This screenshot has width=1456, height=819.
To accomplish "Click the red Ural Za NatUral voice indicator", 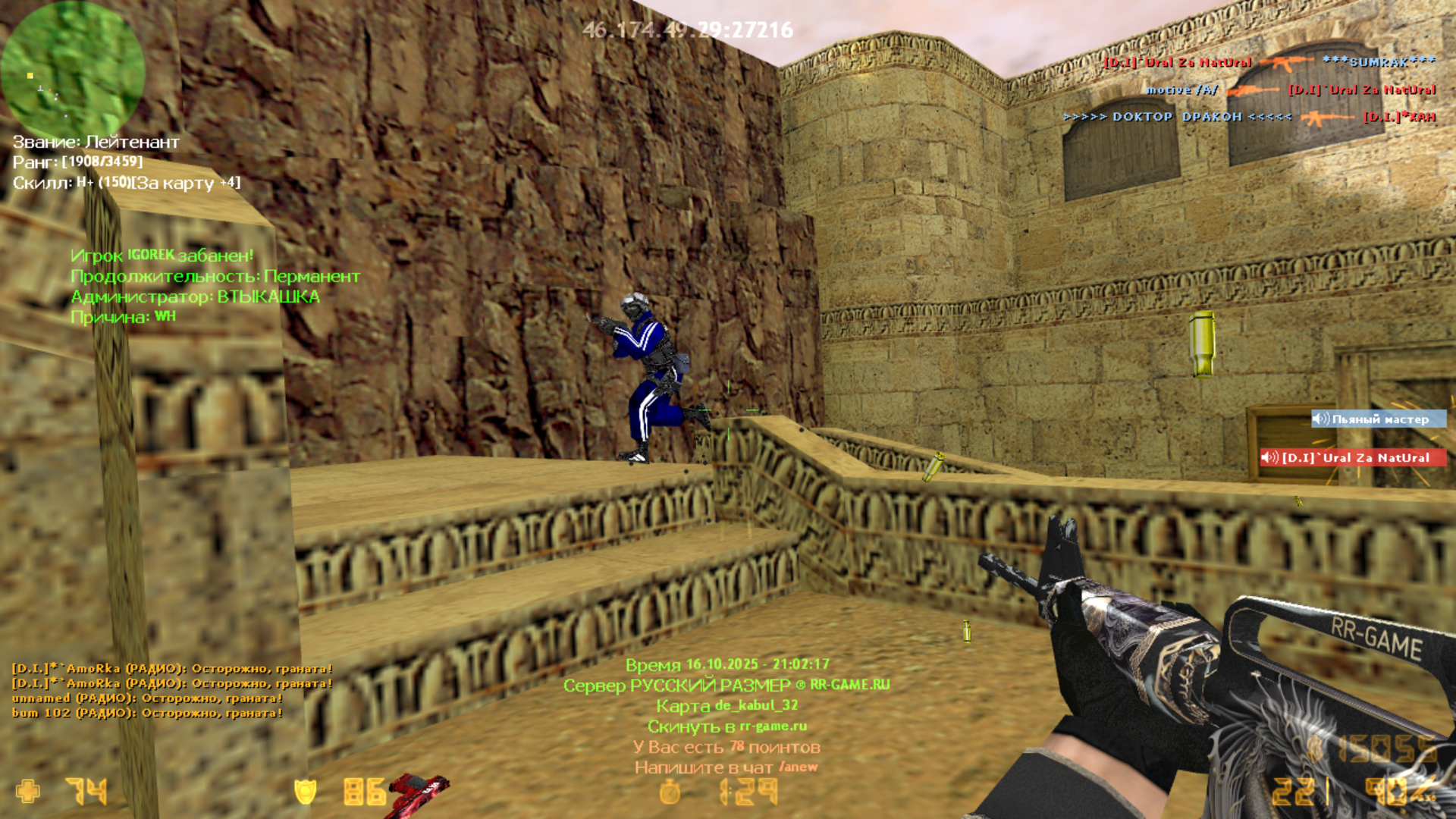I will click(1352, 458).
